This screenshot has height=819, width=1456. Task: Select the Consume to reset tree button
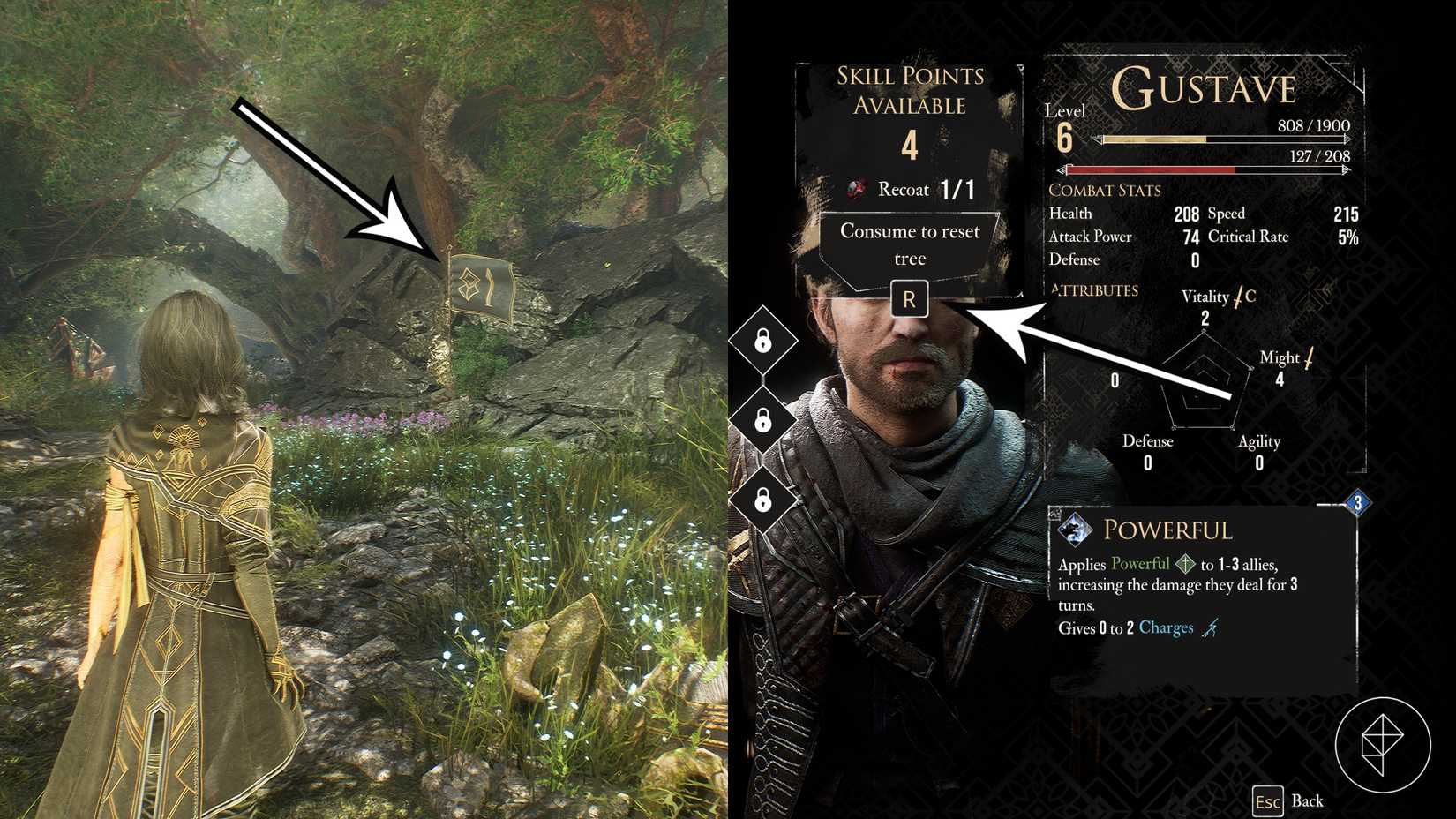click(910, 244)
